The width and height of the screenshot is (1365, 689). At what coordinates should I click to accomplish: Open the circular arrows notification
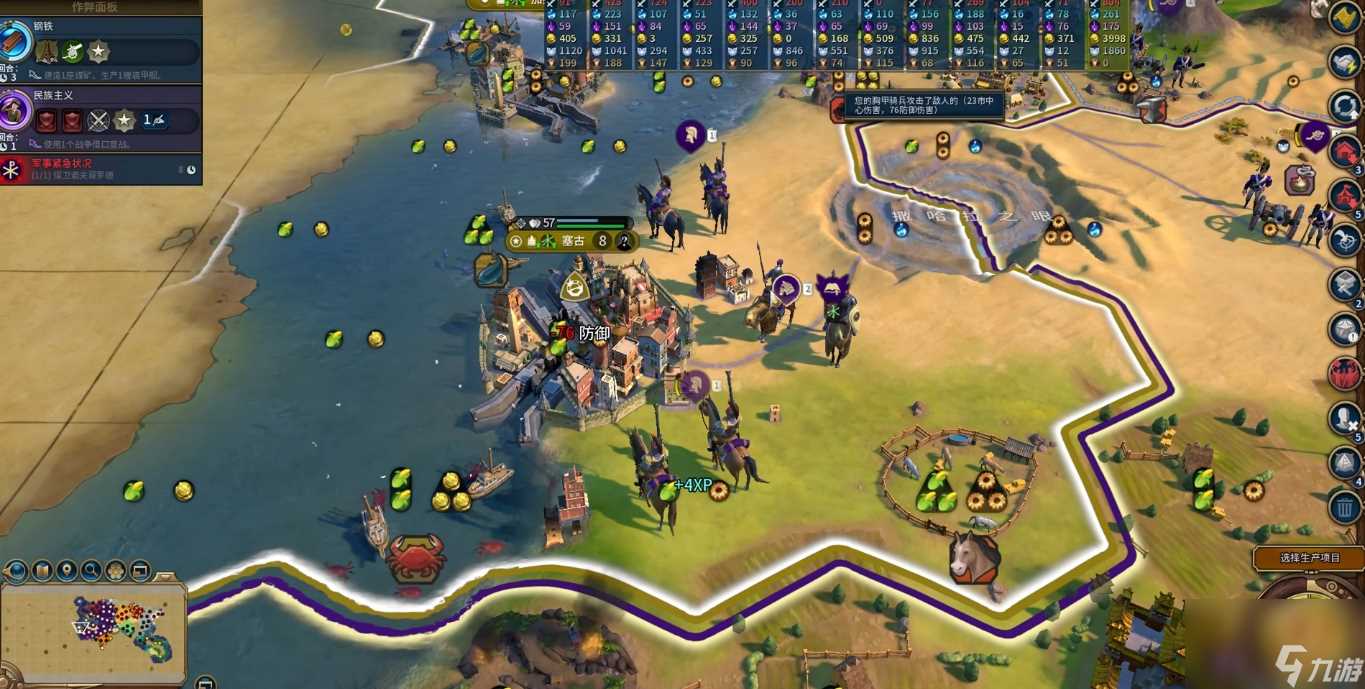point(1346,106)
